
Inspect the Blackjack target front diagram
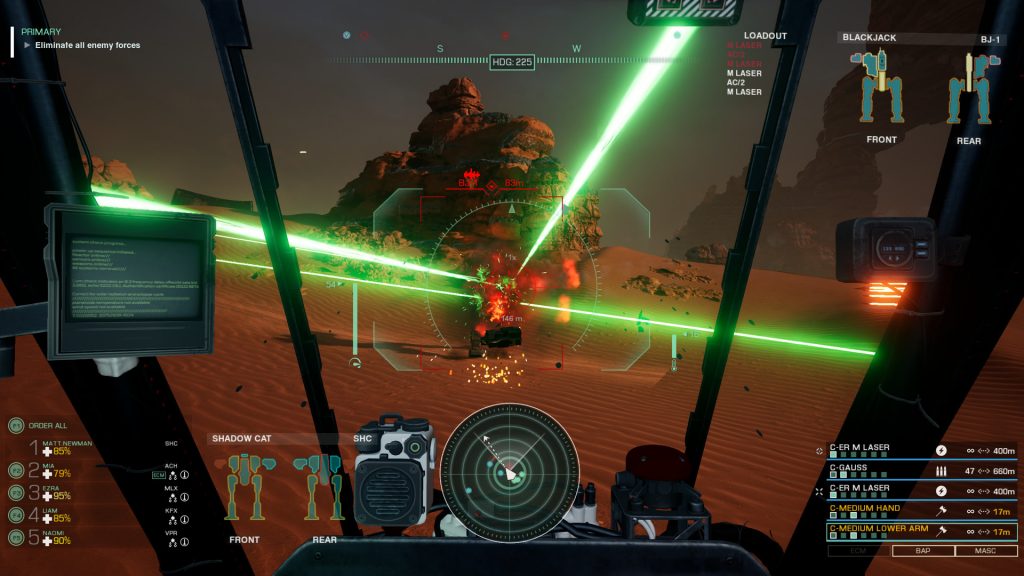(x=881, y=90)
